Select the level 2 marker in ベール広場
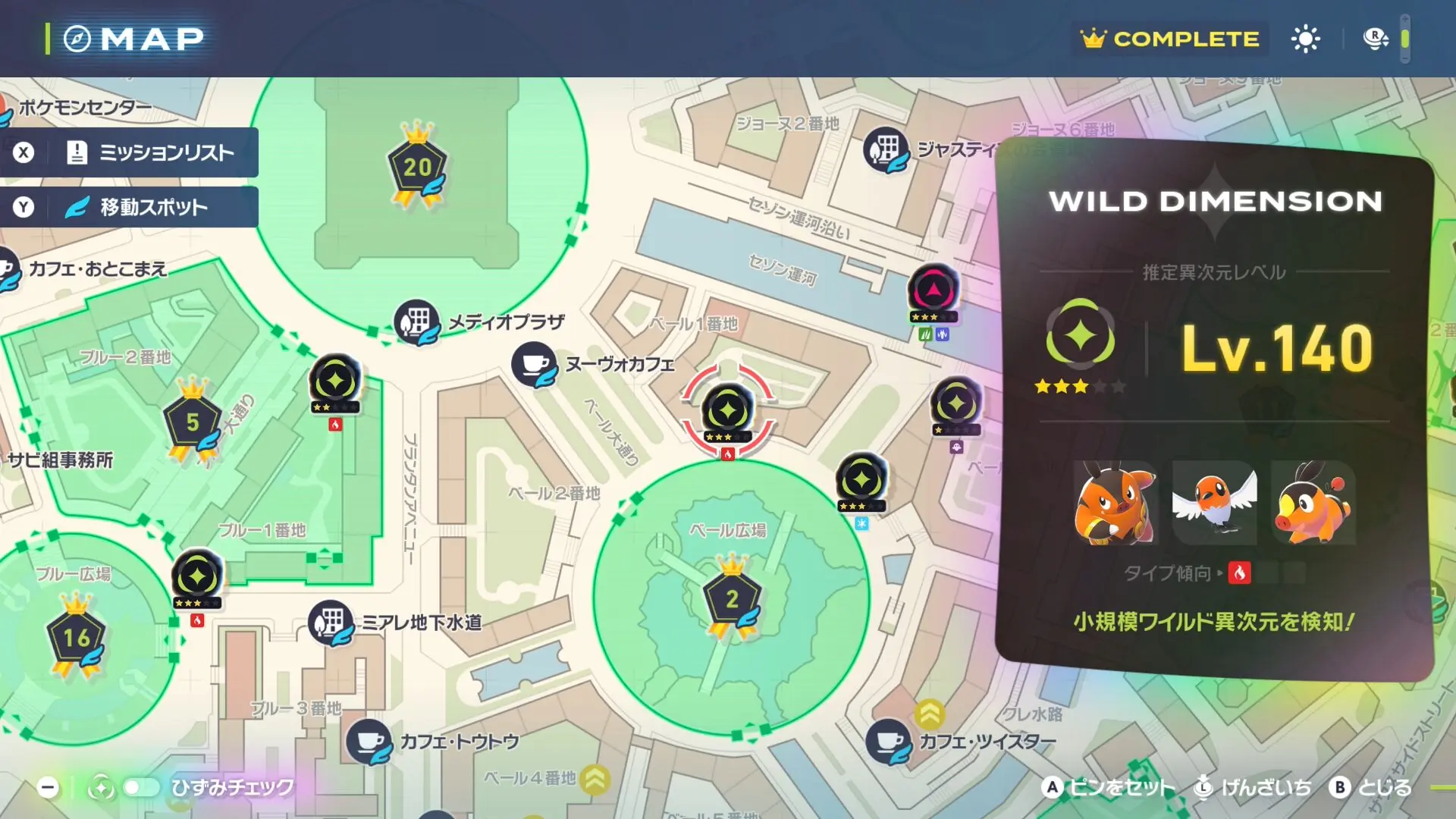The image size is (1456, 819). coord(732,599)
